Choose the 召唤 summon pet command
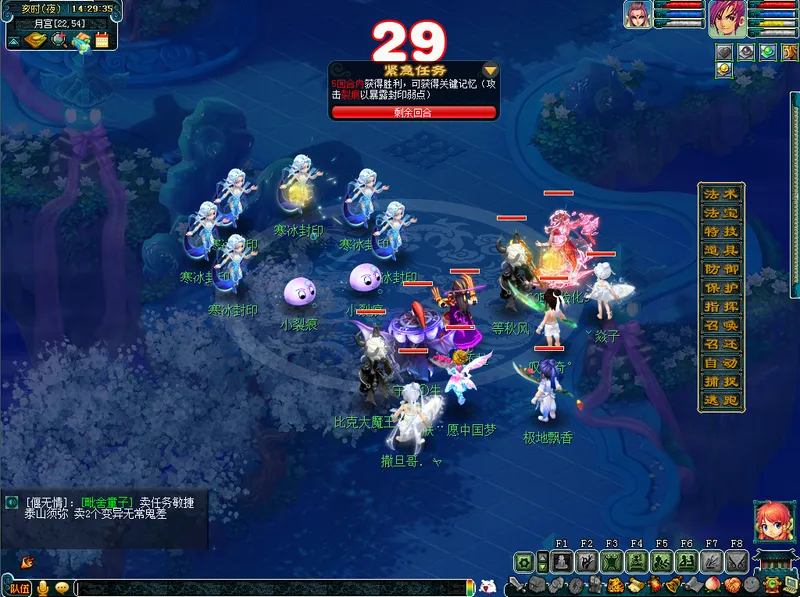800x597 pixels. (x=721, y=326)
